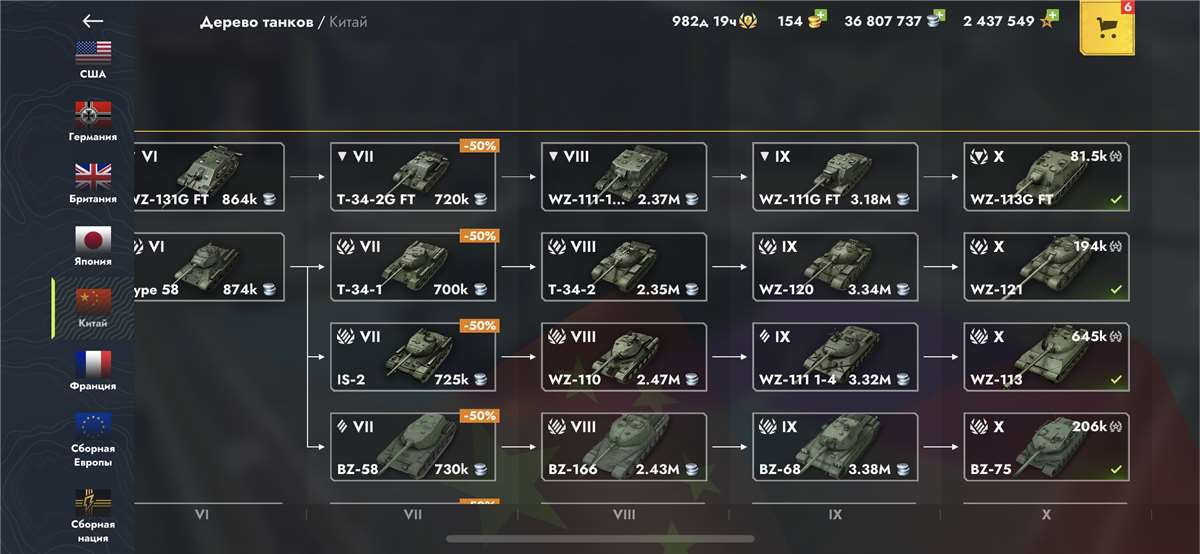
Task: Select the IS-2 tank card
Action: (413, 357)
